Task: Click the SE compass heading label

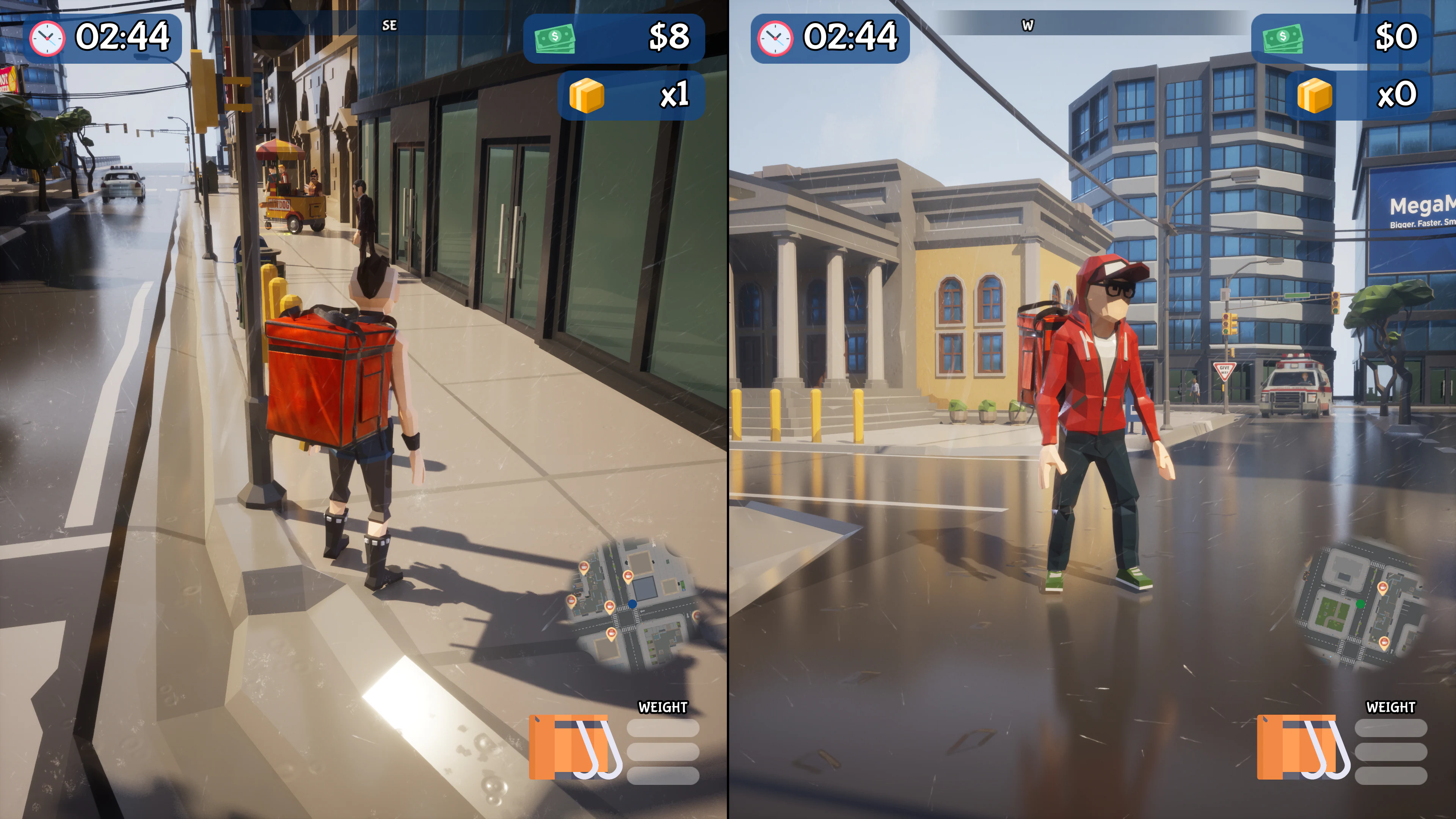Action: pos(390,25)
